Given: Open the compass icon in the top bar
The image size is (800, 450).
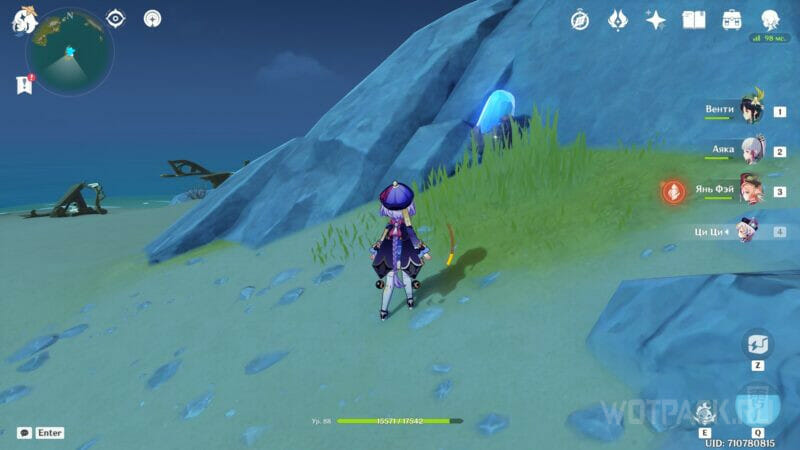Looking at the screenshot, I should (x=580, y=20).
